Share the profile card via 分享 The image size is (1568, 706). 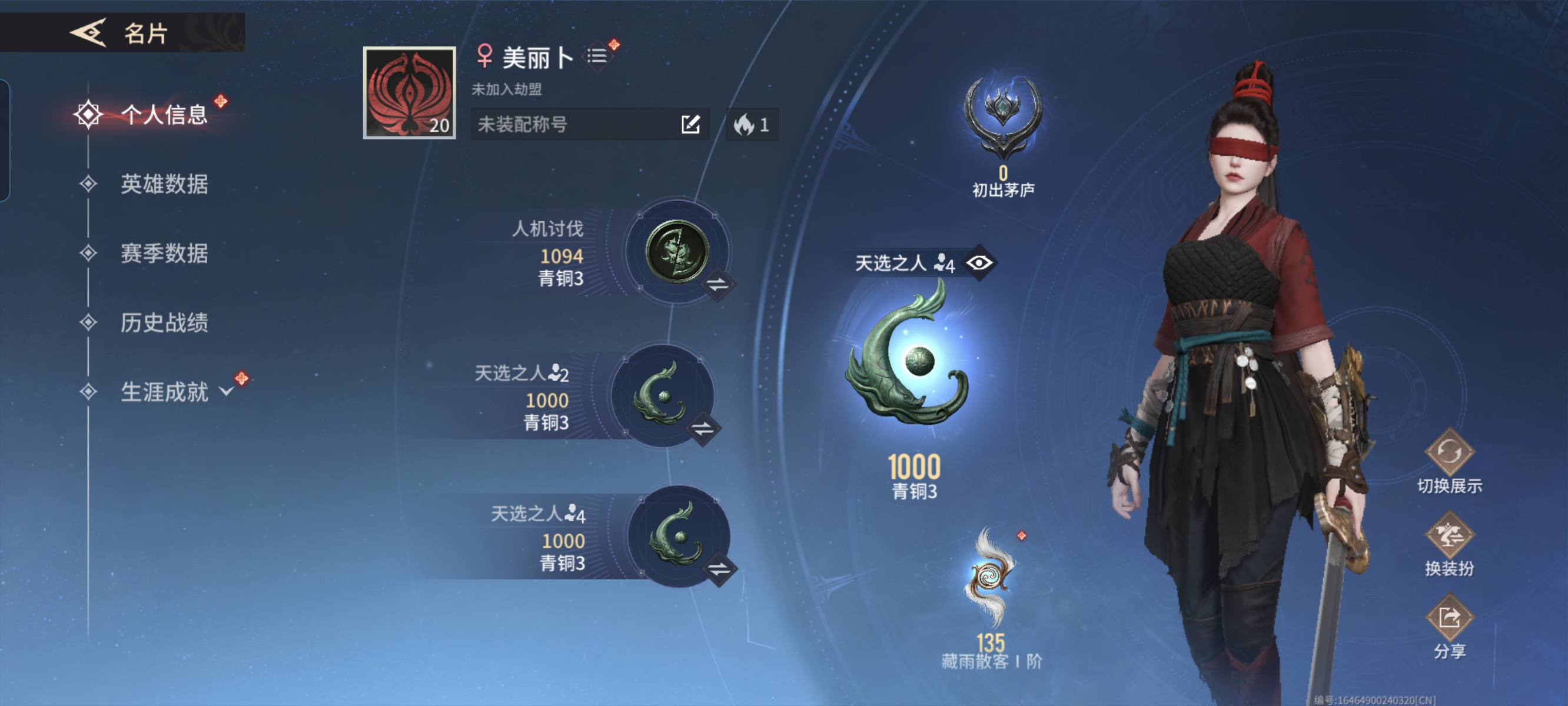[1449, 618]
